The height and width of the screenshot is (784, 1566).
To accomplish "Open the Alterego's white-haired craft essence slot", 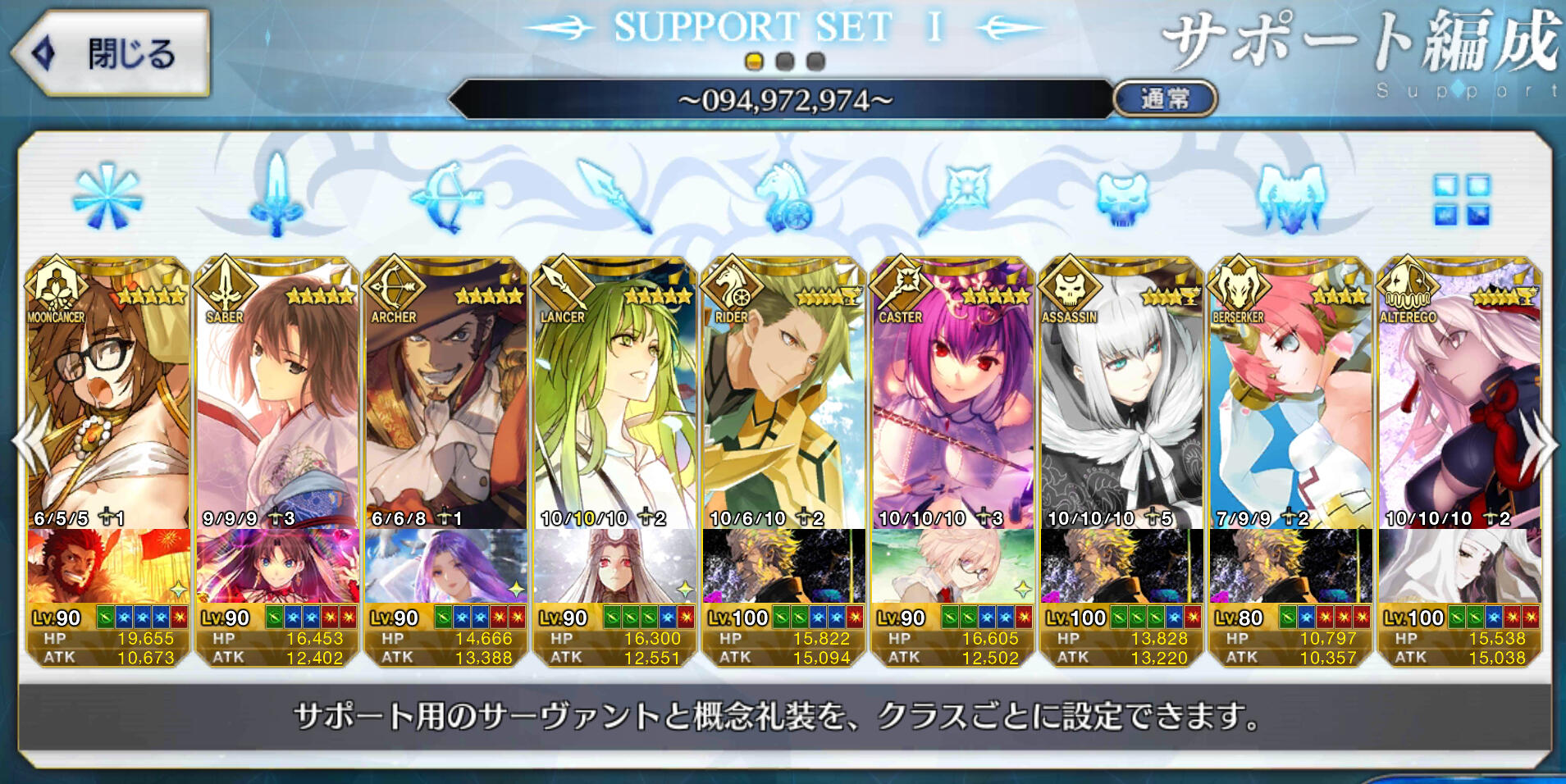I will coord(1460,566).
